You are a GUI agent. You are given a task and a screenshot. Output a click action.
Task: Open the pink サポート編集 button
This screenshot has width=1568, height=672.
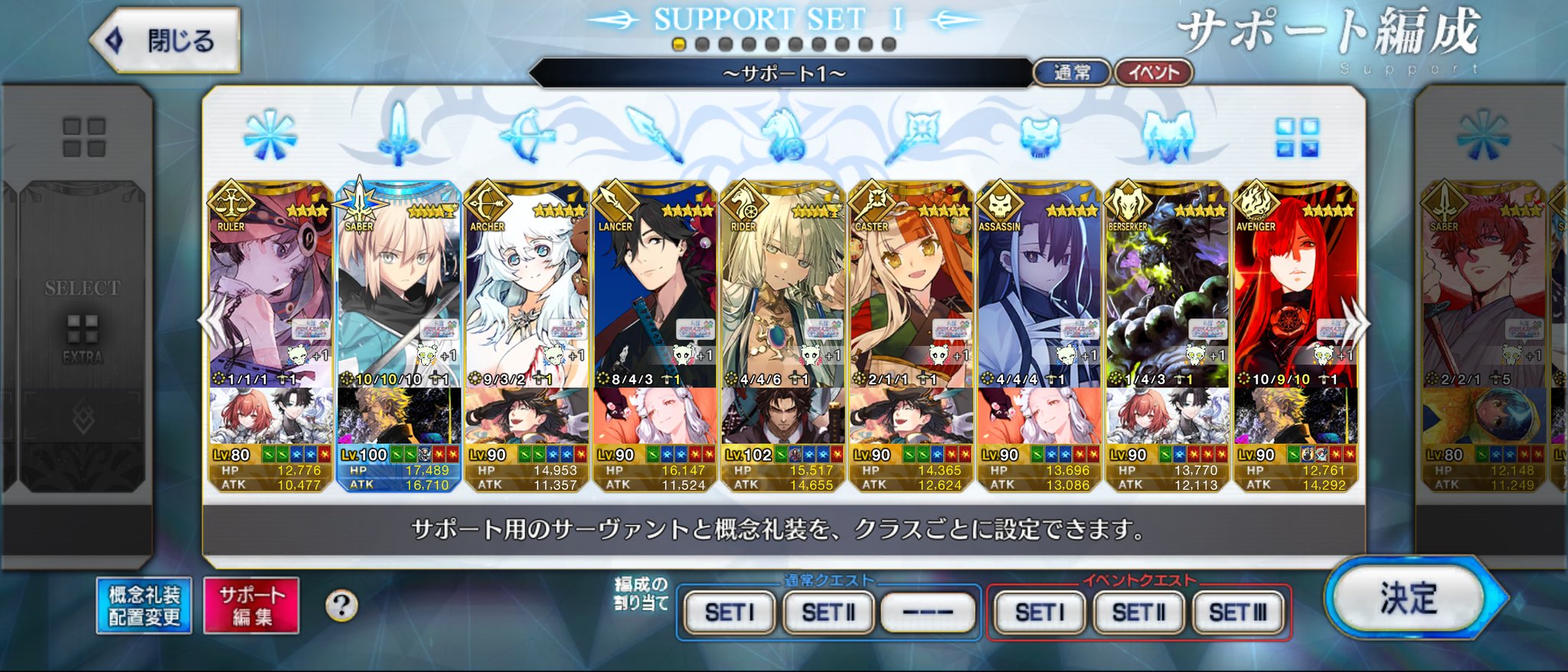(251, 605)
